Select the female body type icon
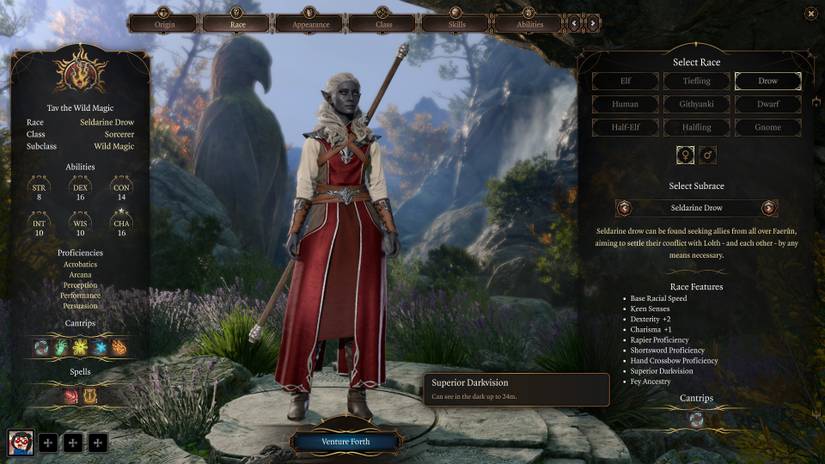Viewport: 825px width, 464px height. pos(686,155)
